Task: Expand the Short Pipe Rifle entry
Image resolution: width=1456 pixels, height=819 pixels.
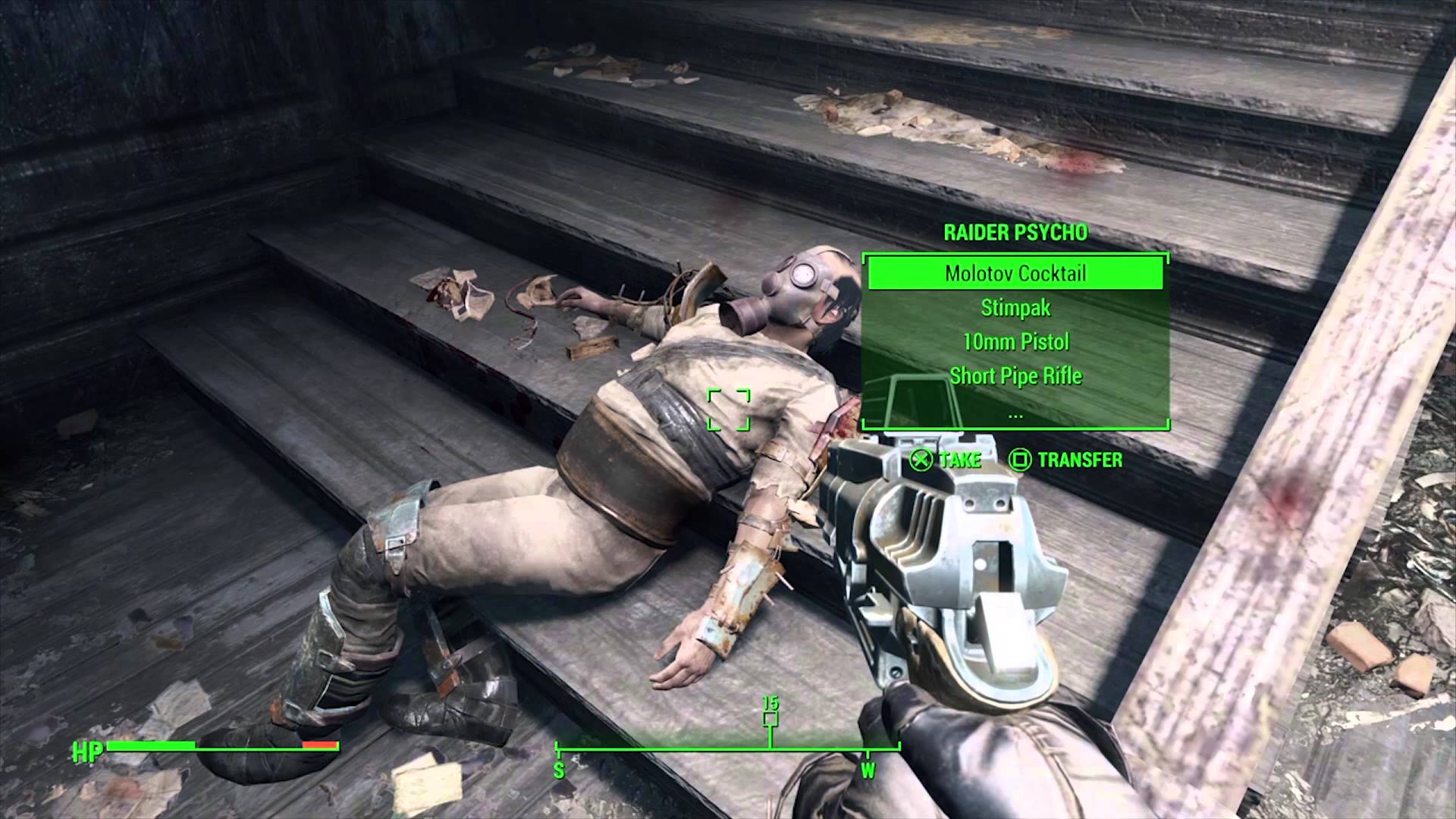Action: pyautogui.click(x=1015, y=375)
